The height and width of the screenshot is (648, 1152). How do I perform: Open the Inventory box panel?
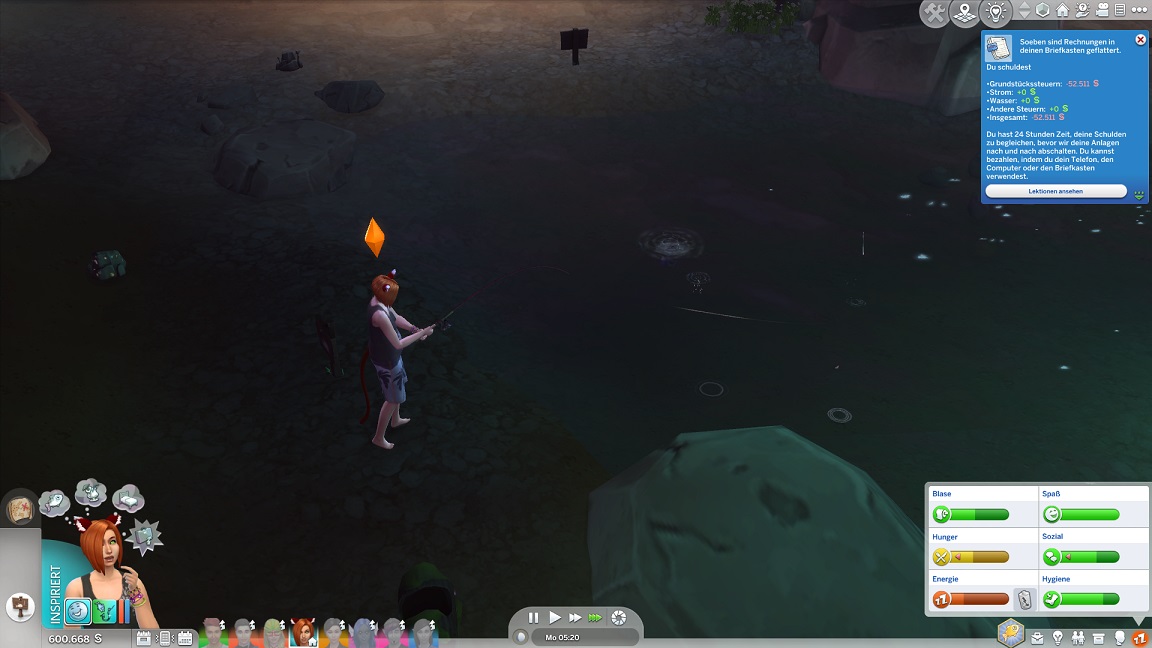(1099, 638)
